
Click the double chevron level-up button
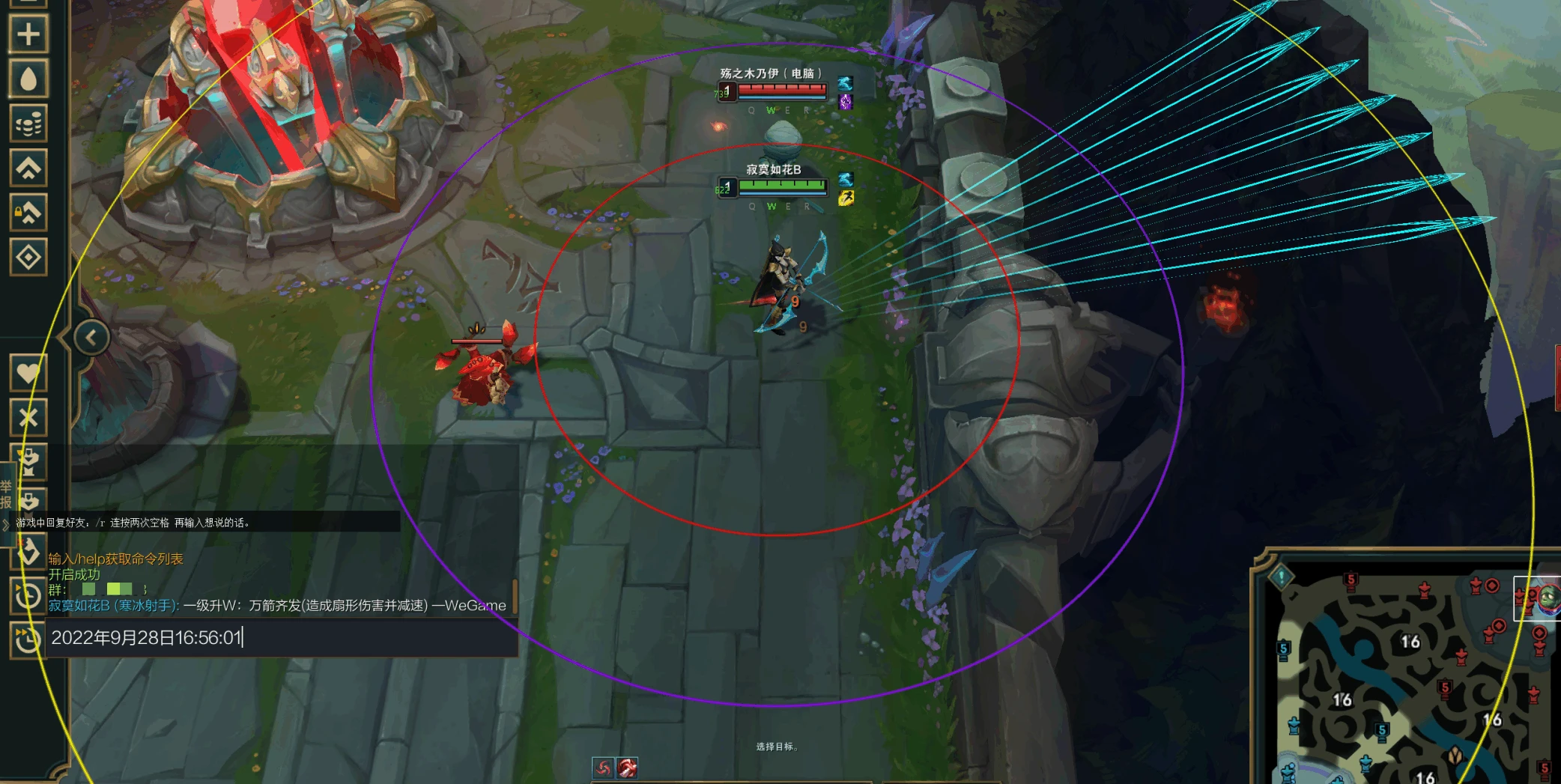click(28, 168)
